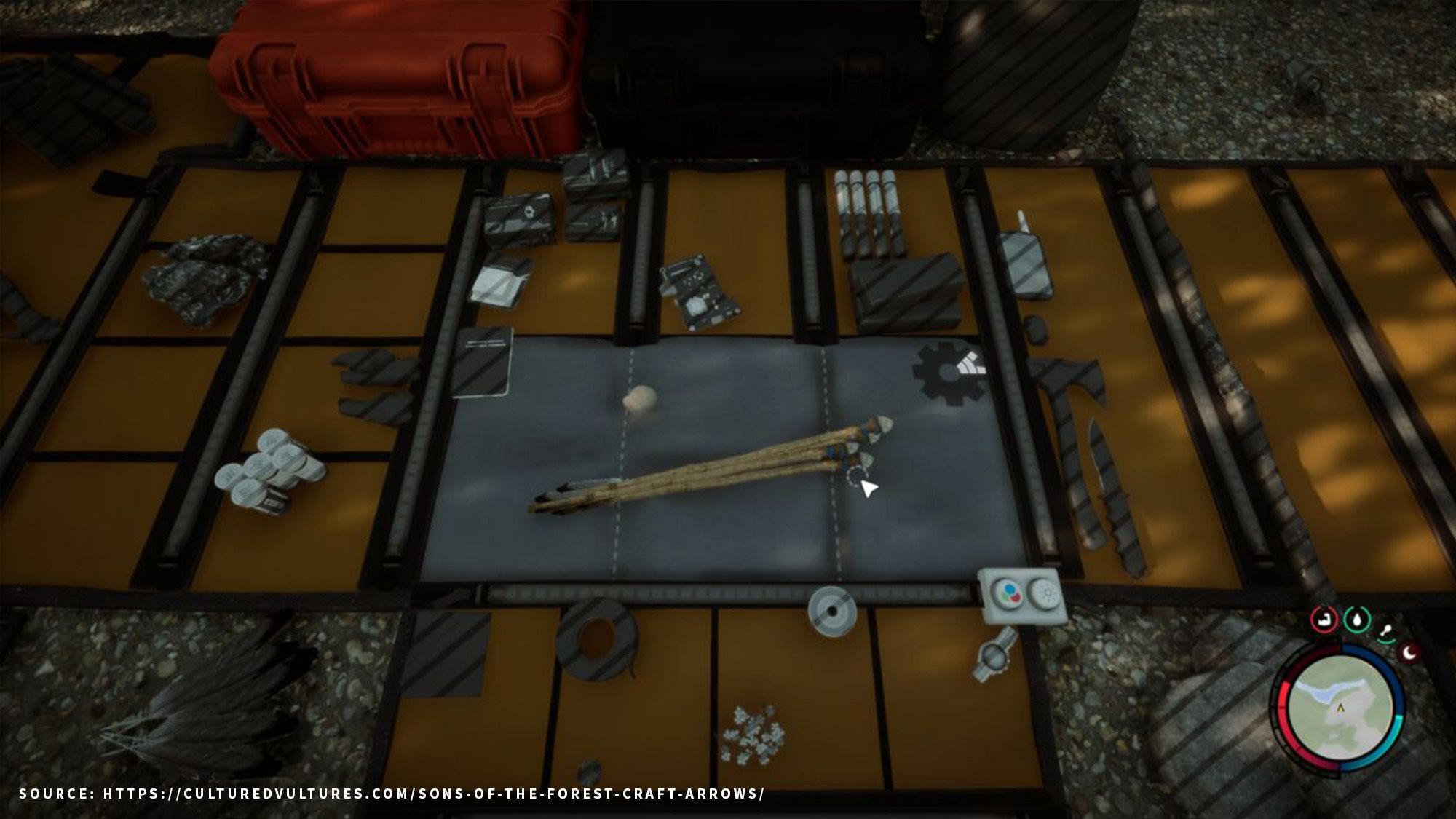Click the moon sleepiness indicator near the minimap

[x=1409, y=653]
